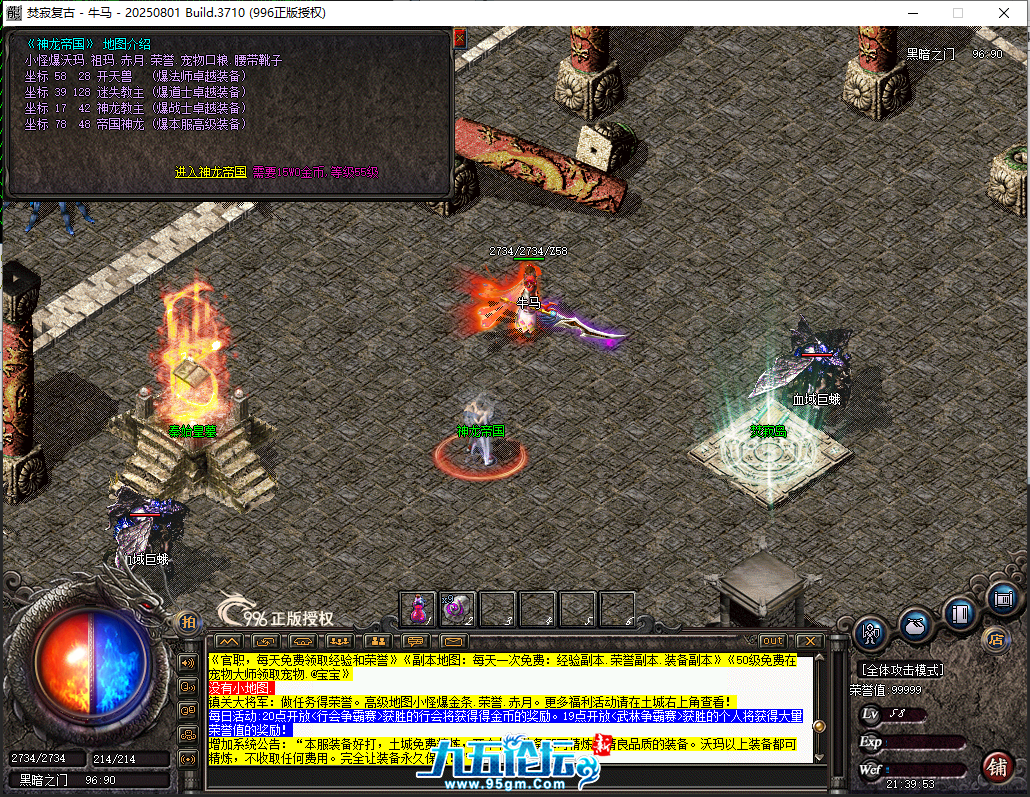Open the red 铺 stall button
The height and width of the screenshot is (797, 1030).
tap(996, 768)
